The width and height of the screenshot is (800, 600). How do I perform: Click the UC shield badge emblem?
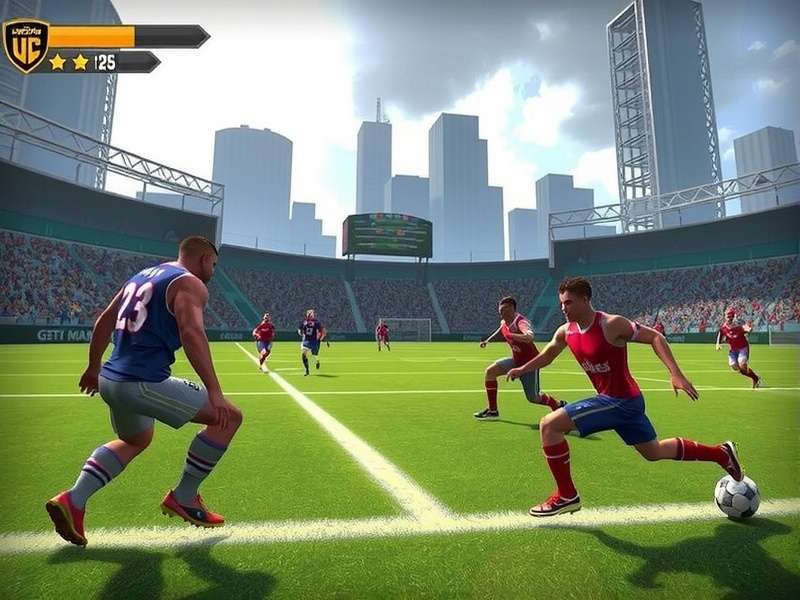pyautogui.click(x=26, y=46)
